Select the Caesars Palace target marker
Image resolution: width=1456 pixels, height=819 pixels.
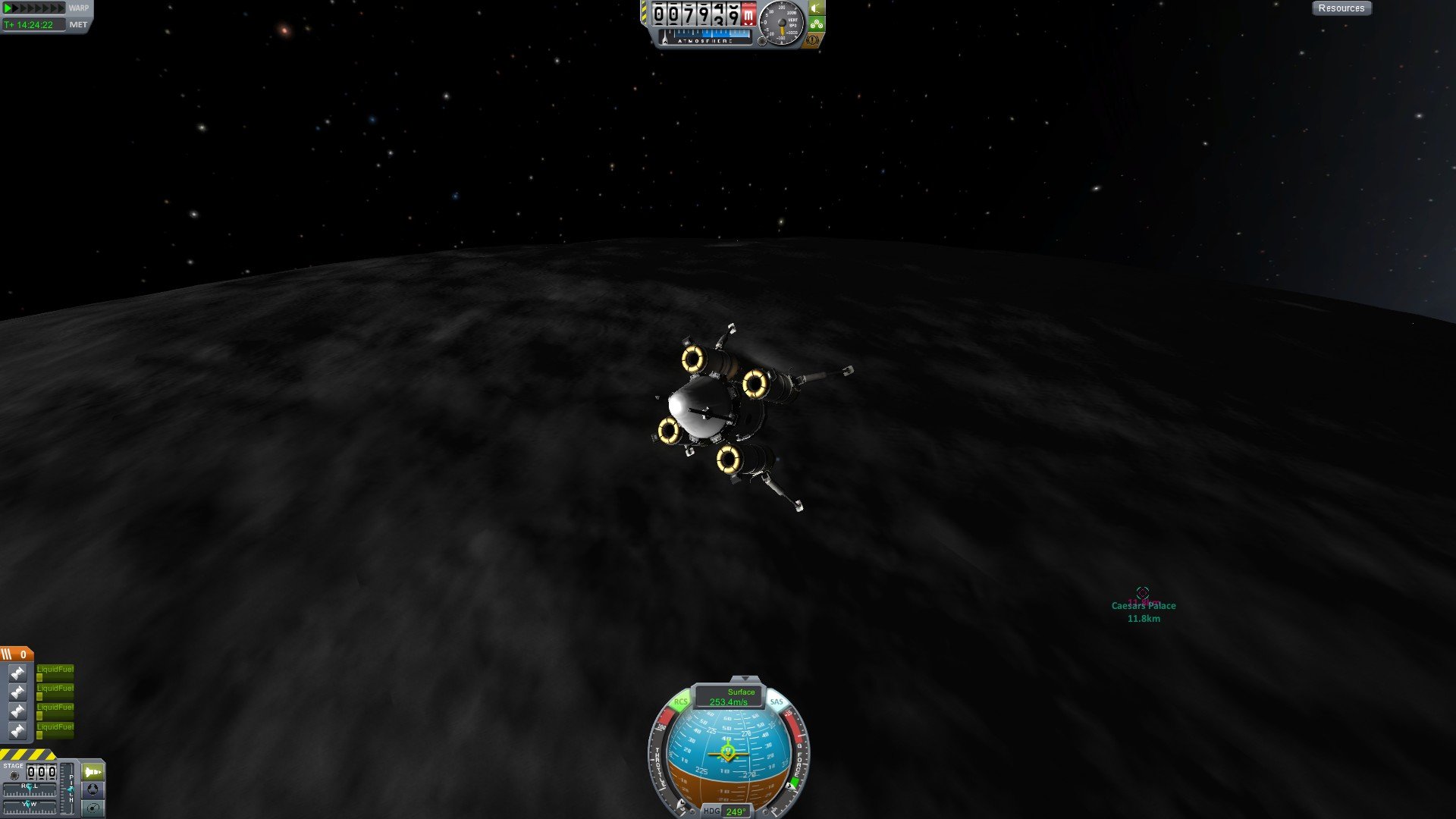pos(1143,592)
